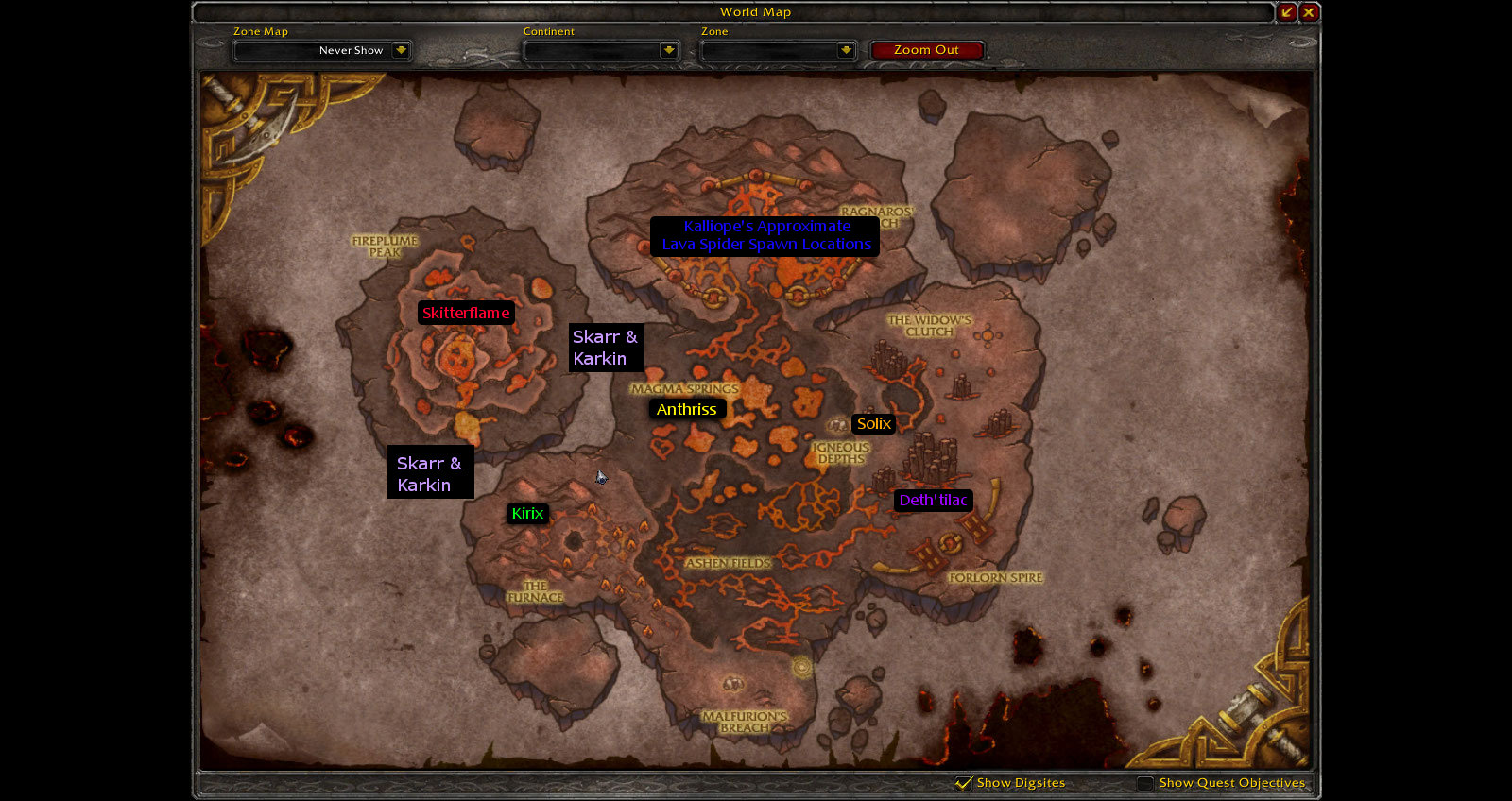Open the Continent dropdown
Image resolution: width=1512 pixels, height=801 pixels.
click(x=601, y=50)
